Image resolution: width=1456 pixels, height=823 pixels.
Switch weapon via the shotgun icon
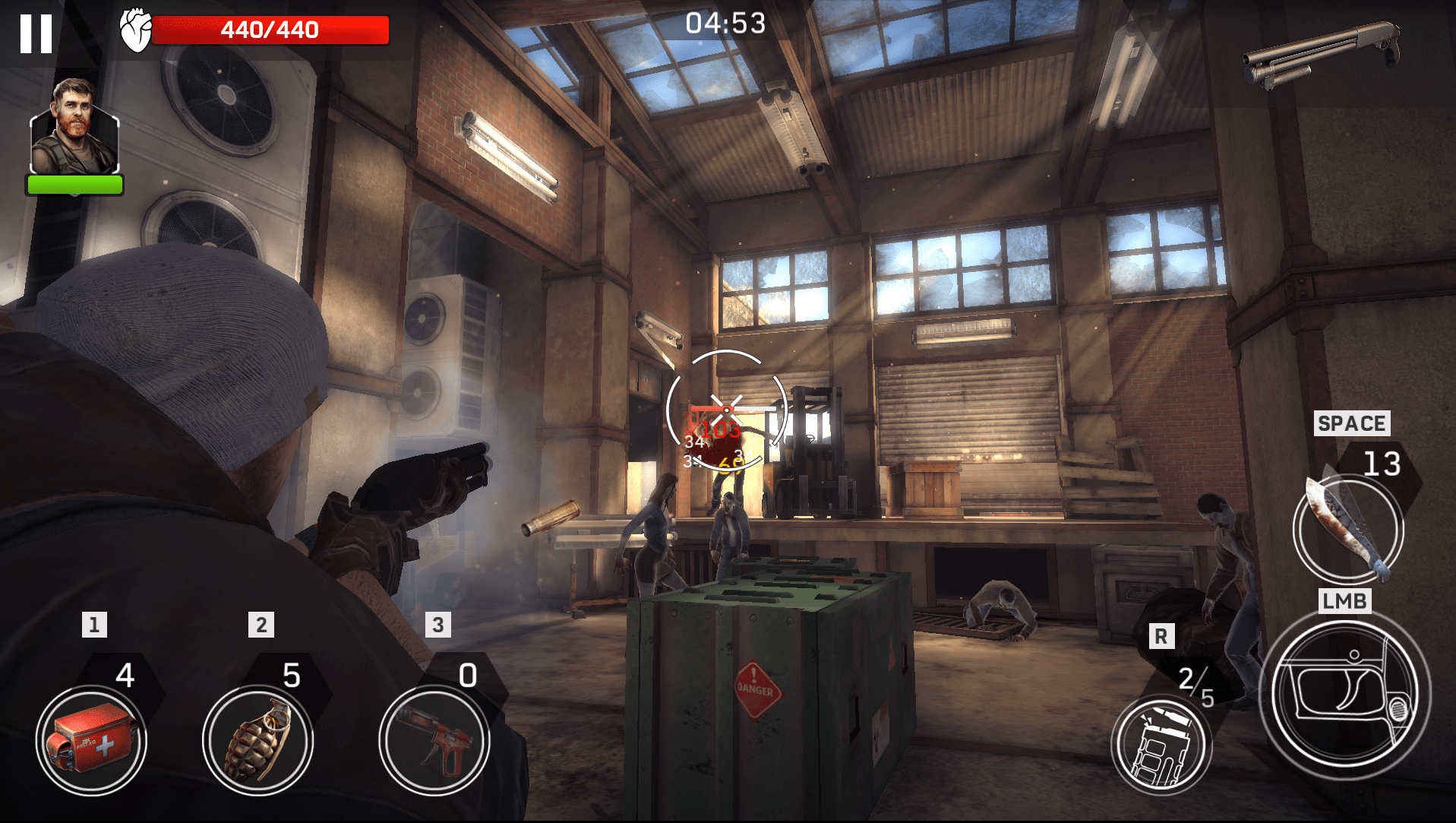(x=1322, y=53)
